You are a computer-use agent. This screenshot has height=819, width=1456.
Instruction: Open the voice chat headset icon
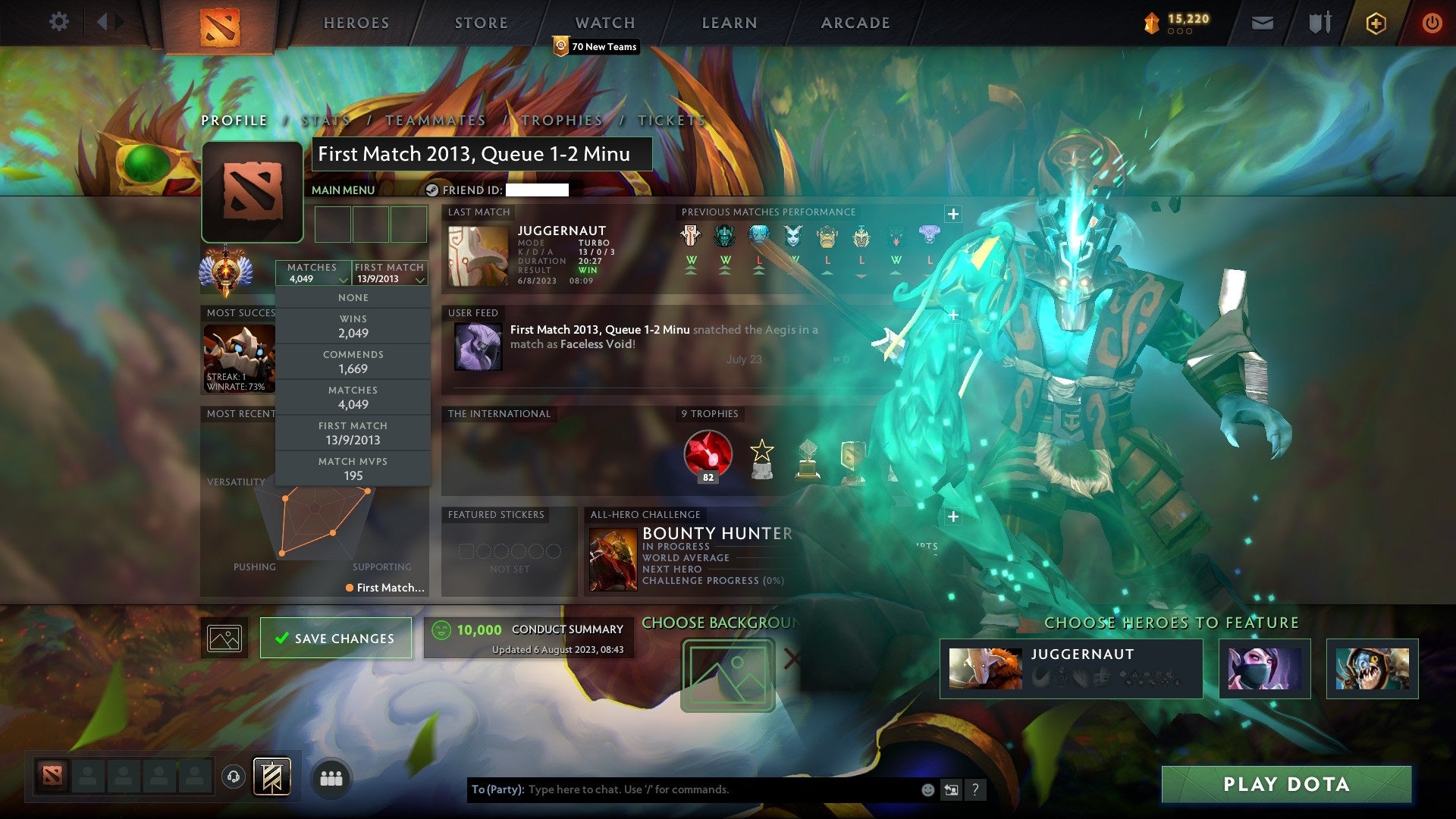click(x=234, y=777)
